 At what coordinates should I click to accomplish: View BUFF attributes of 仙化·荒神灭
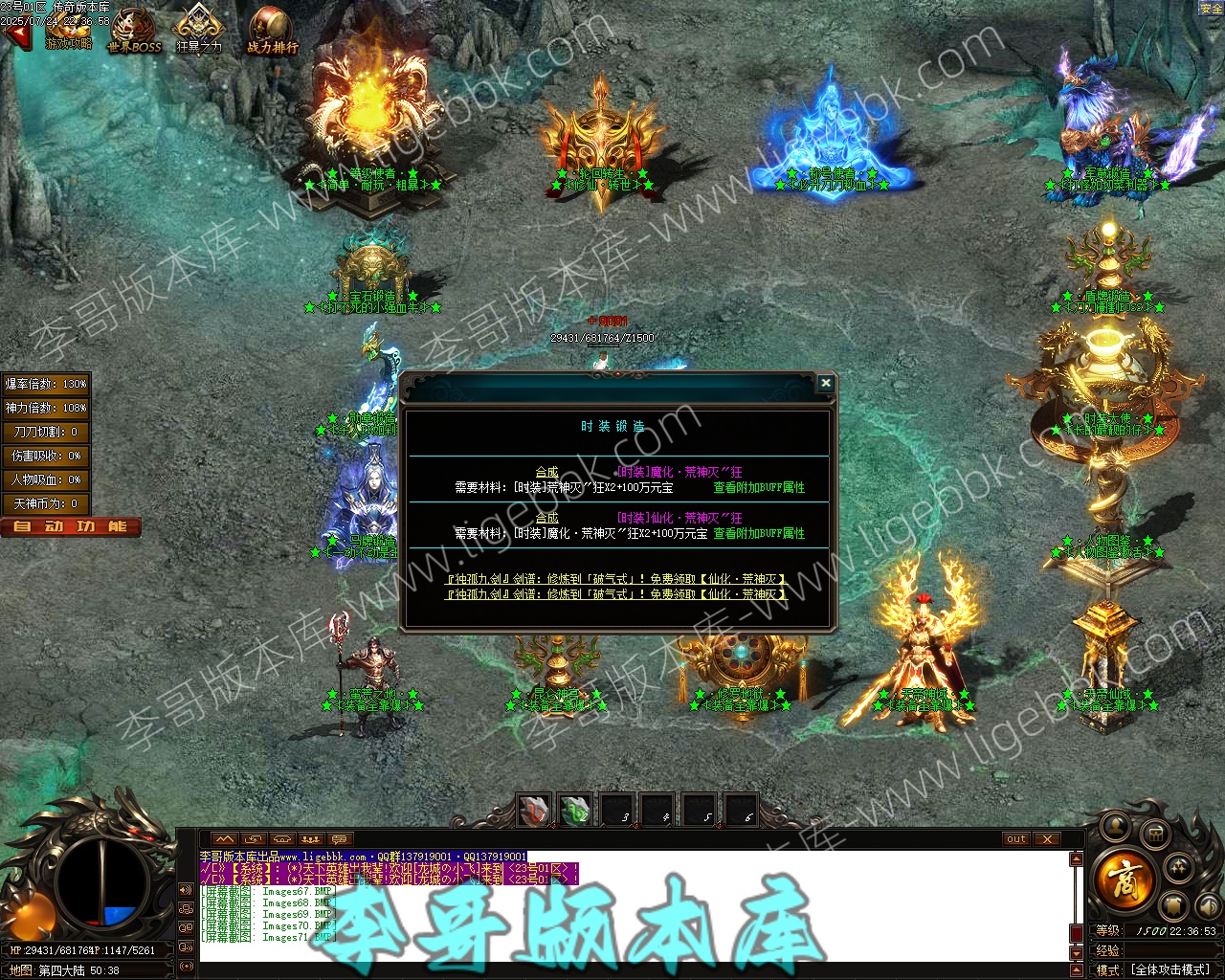(759, 533)
